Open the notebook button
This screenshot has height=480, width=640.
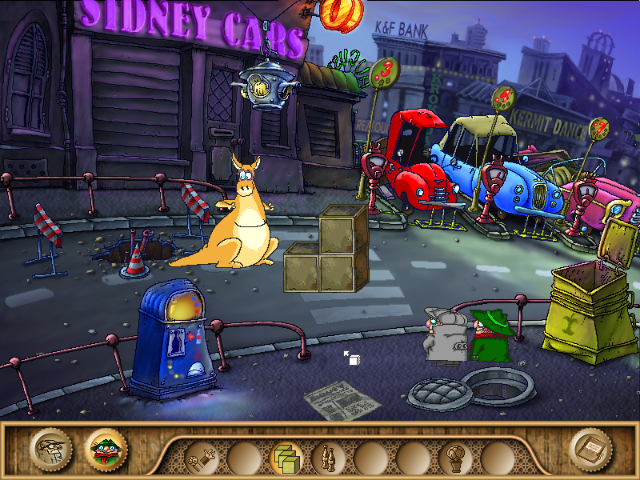[589, 450]
